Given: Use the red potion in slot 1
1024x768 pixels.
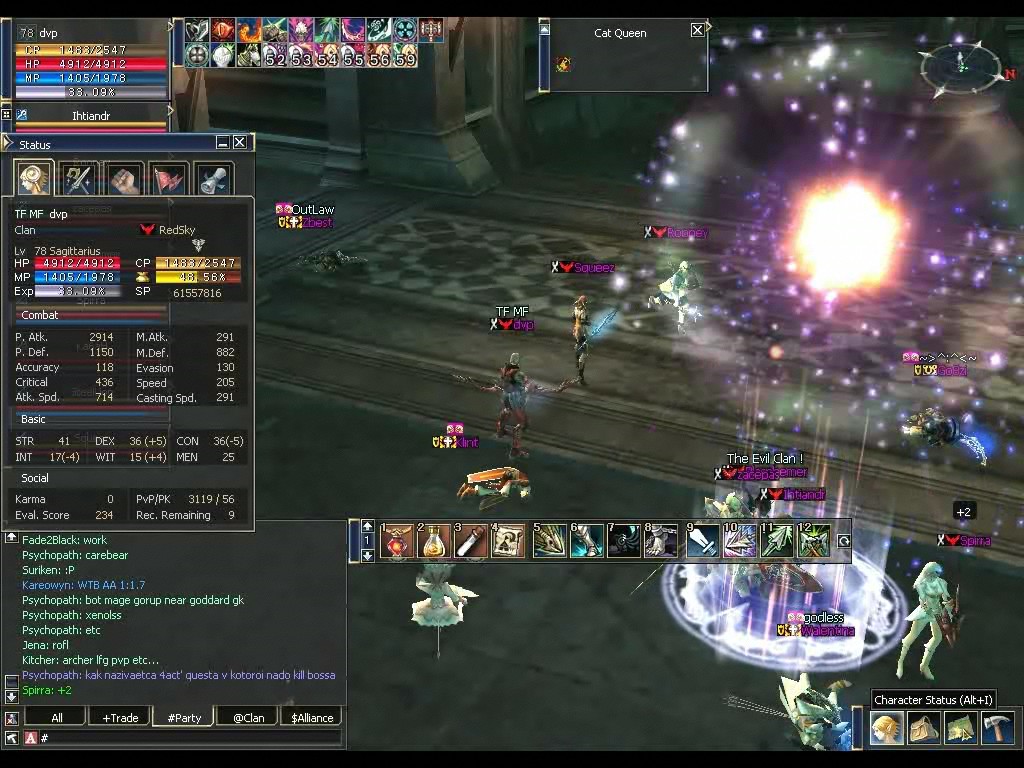Looking at the screenshot, I should tap(398, 541).
